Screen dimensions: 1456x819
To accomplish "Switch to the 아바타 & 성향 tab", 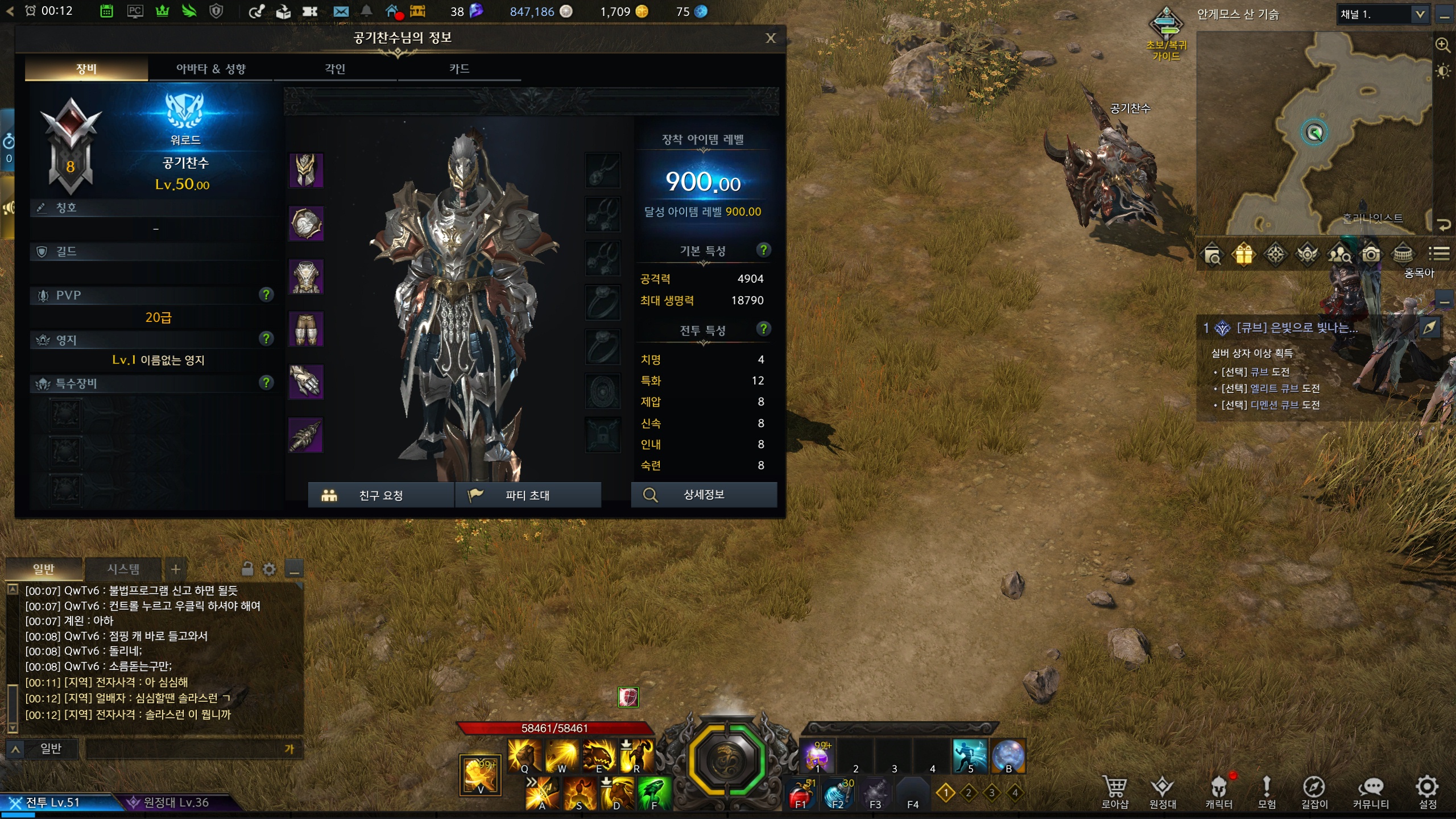I will click(210, 69).
